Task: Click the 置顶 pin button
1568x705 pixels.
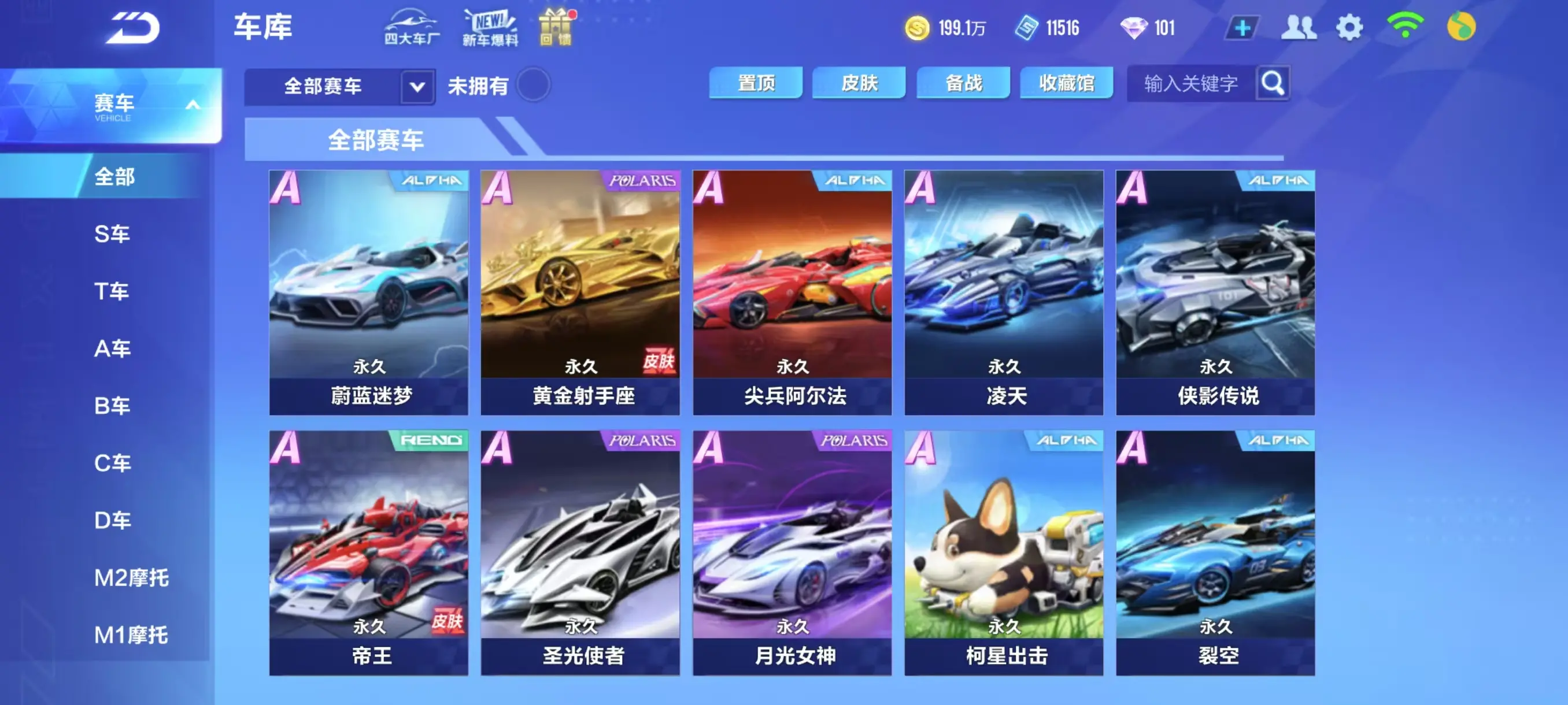Action: [x=756, y=83]
